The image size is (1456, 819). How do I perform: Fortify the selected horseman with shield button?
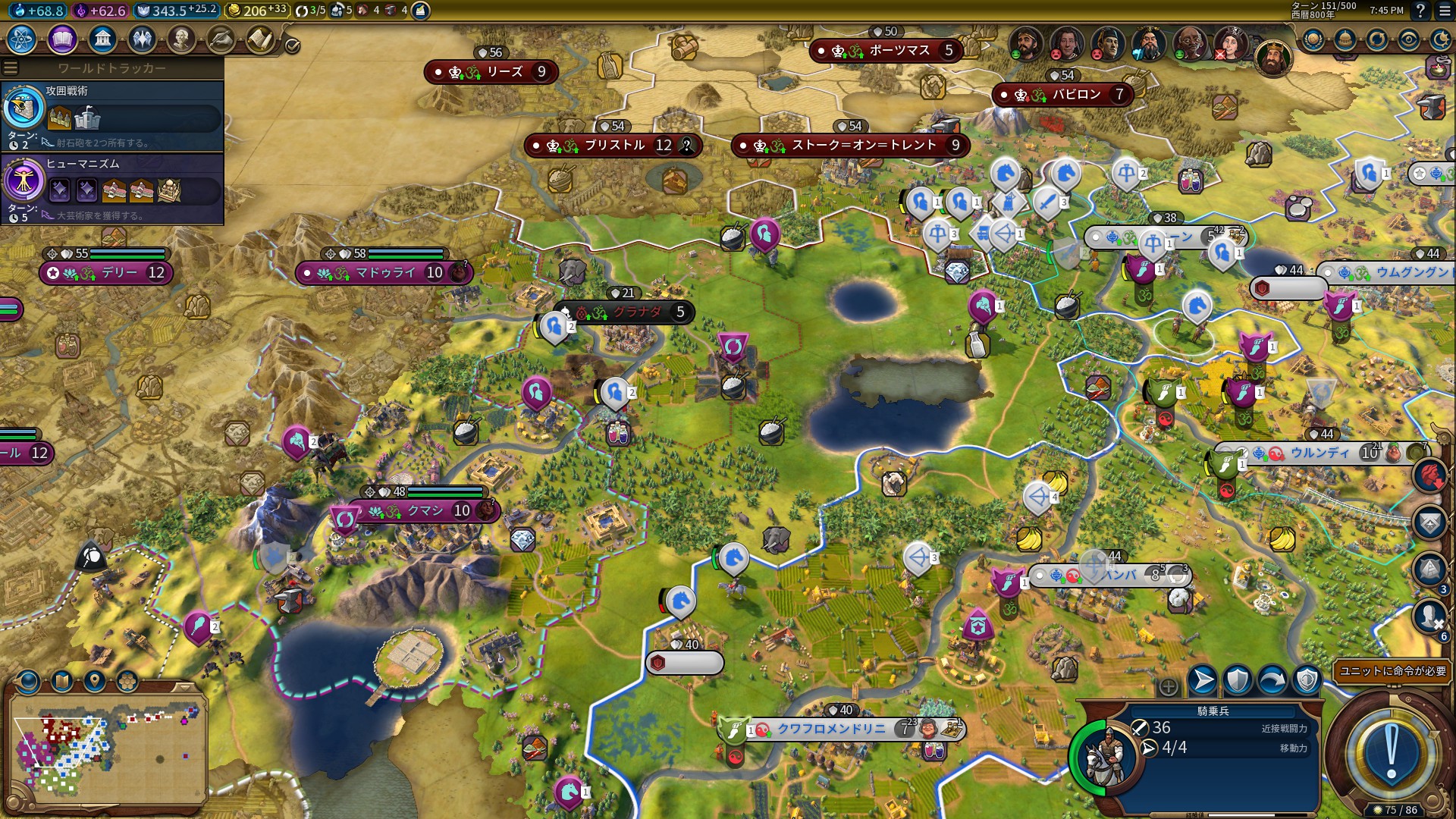pos(1238,680)
